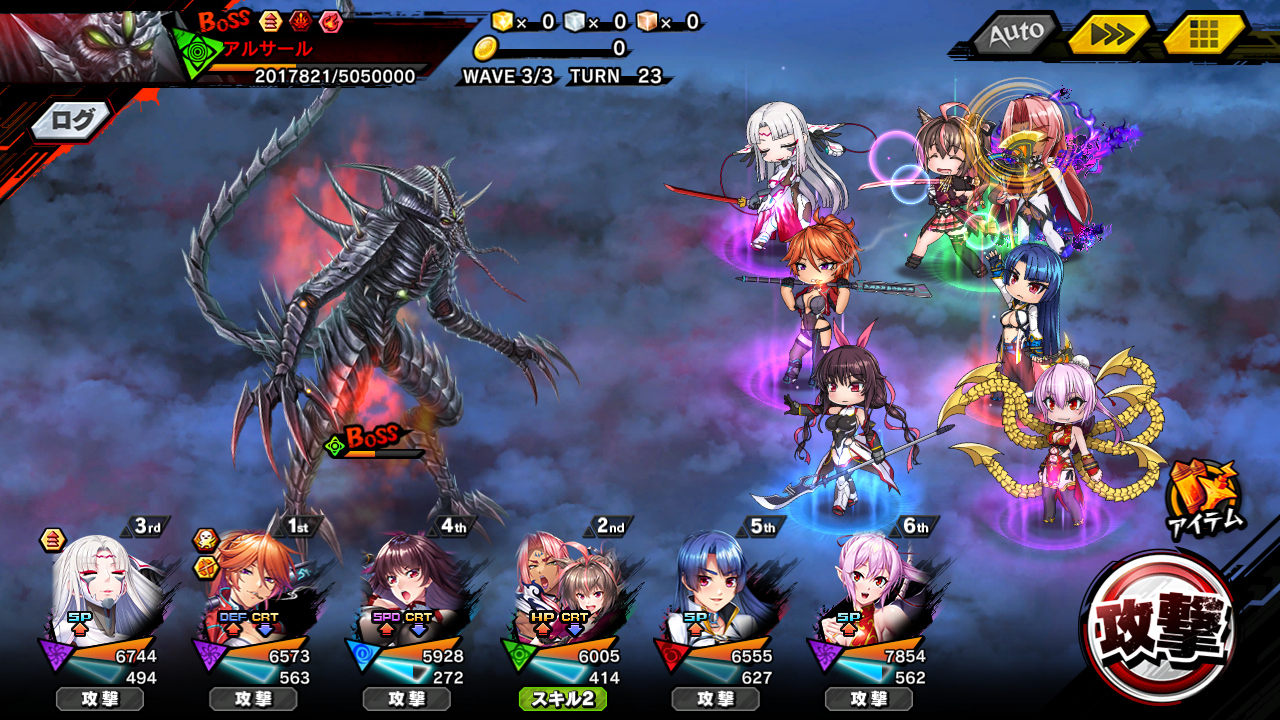Click the 攻撃 label under blue-haired character

point(716,699)
